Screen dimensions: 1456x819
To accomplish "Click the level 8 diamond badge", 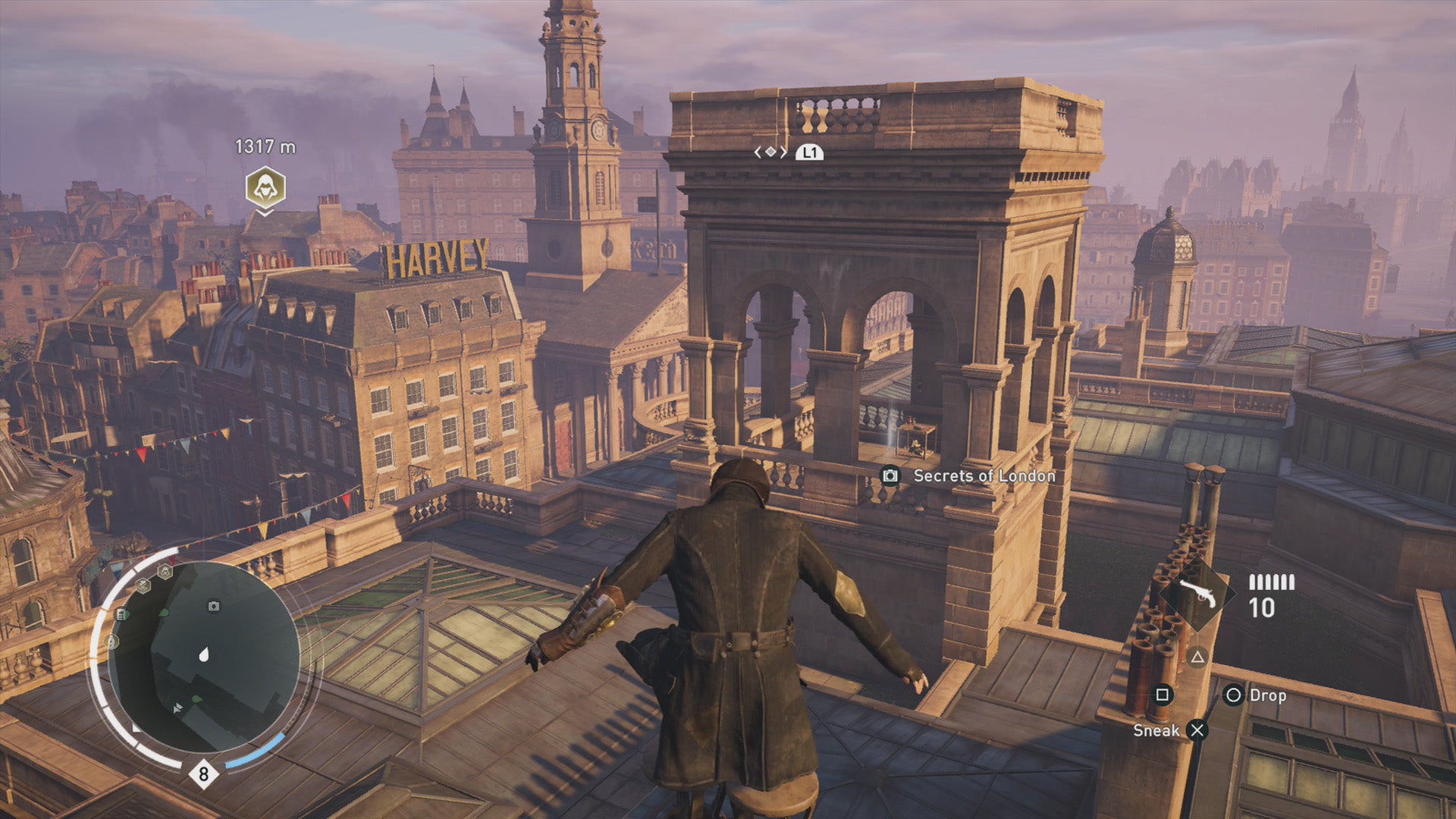I will tap(203, 774).
